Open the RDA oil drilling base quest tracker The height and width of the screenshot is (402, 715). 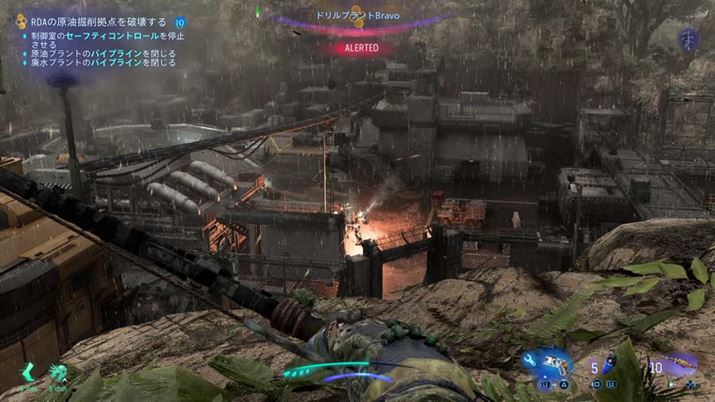(x=90, y=21)
